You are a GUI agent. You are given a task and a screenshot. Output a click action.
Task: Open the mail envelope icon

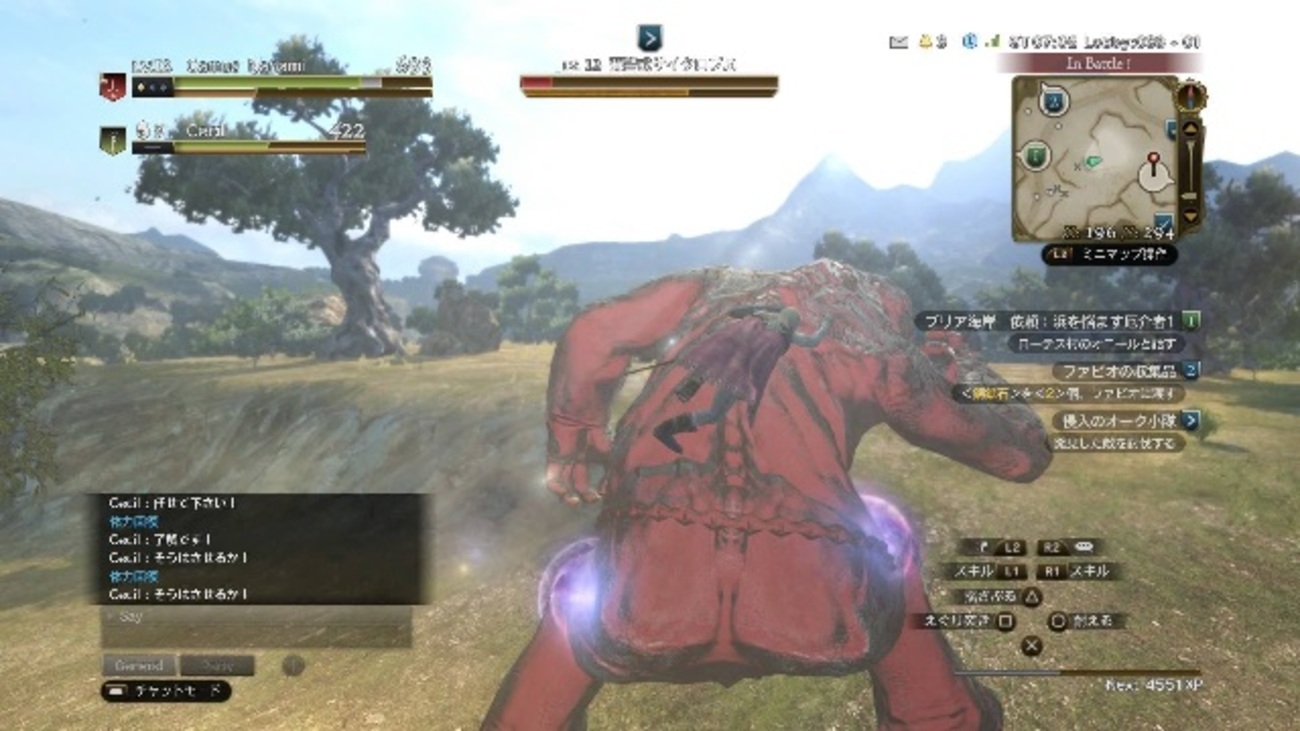(898, 42)
